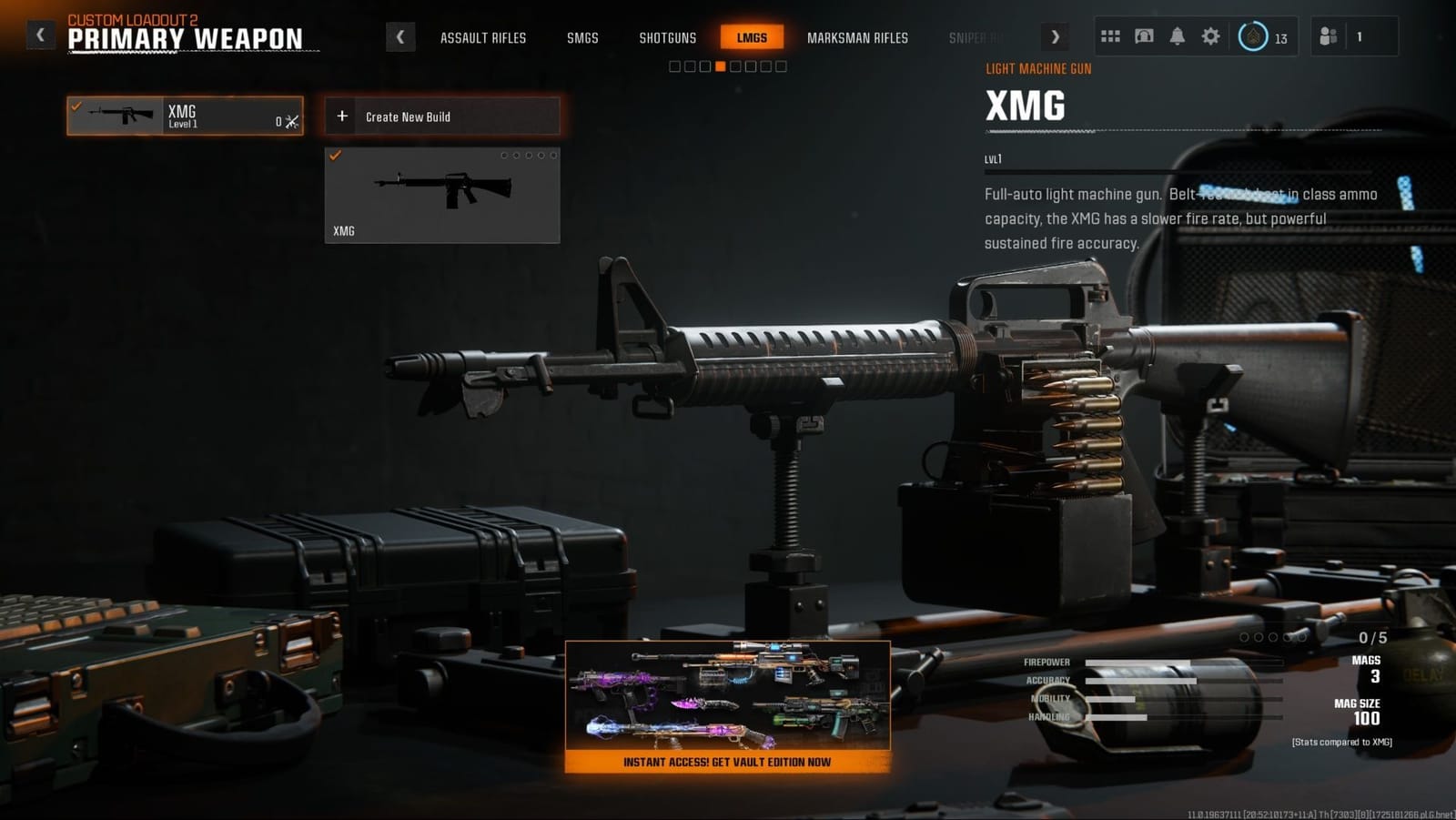Screen dimensions: 1456x820
Task: View the rank level 13 emblem
Action: point(1254,36)
